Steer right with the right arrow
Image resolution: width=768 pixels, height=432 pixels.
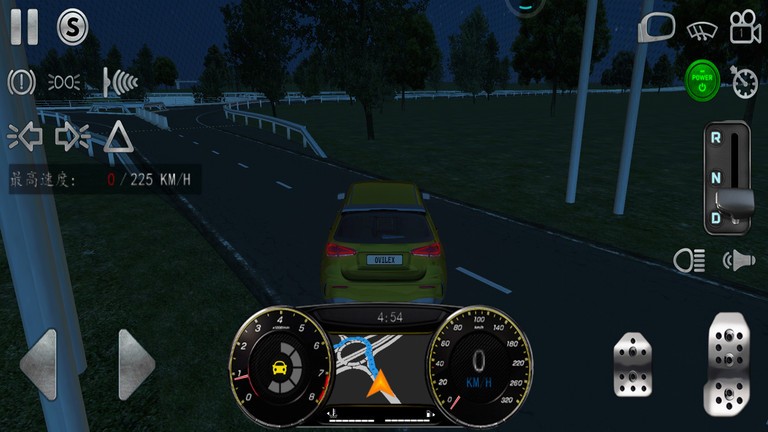(136, 364)
